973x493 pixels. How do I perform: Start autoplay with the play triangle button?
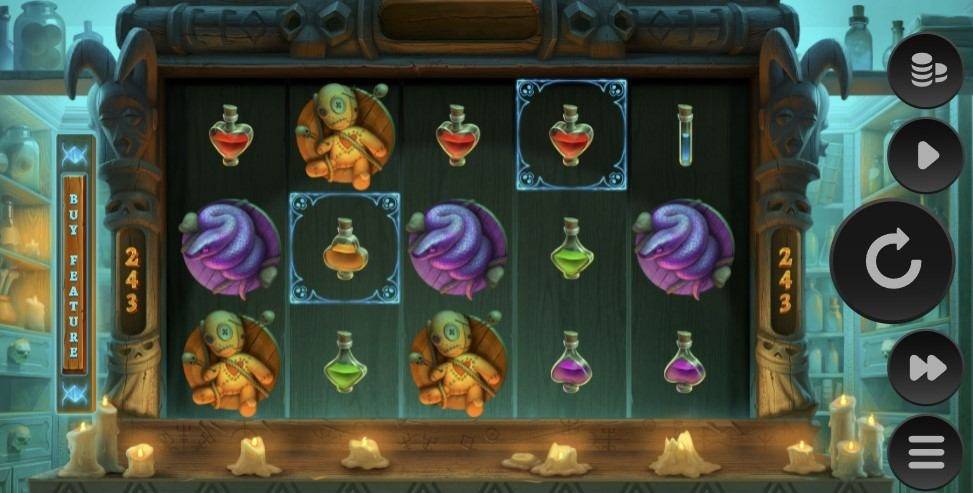925,155
